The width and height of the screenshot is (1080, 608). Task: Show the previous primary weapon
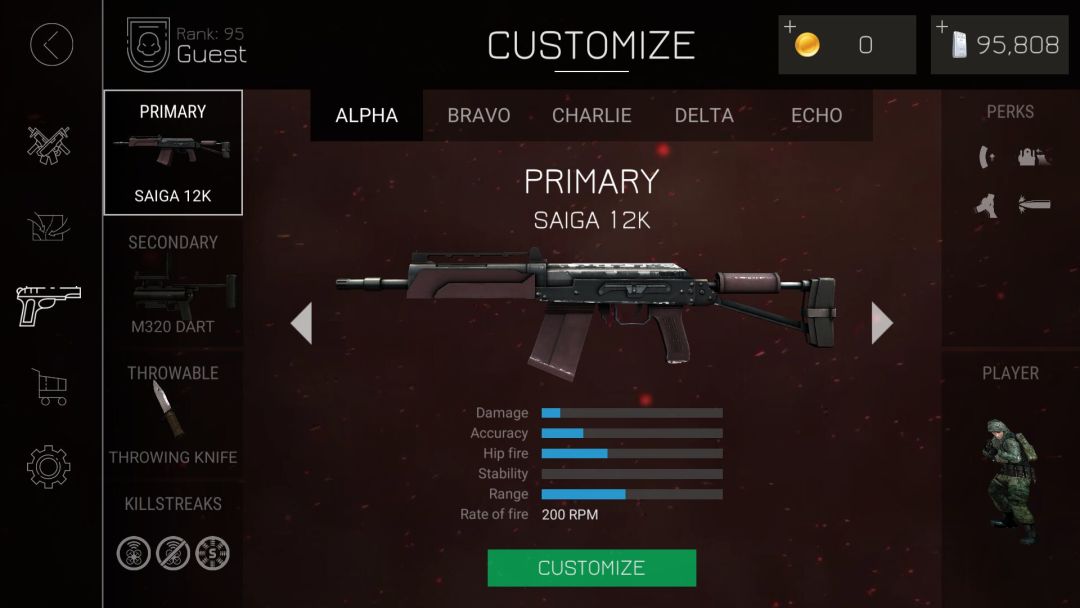pyautogui.click(x=301, y=323)
